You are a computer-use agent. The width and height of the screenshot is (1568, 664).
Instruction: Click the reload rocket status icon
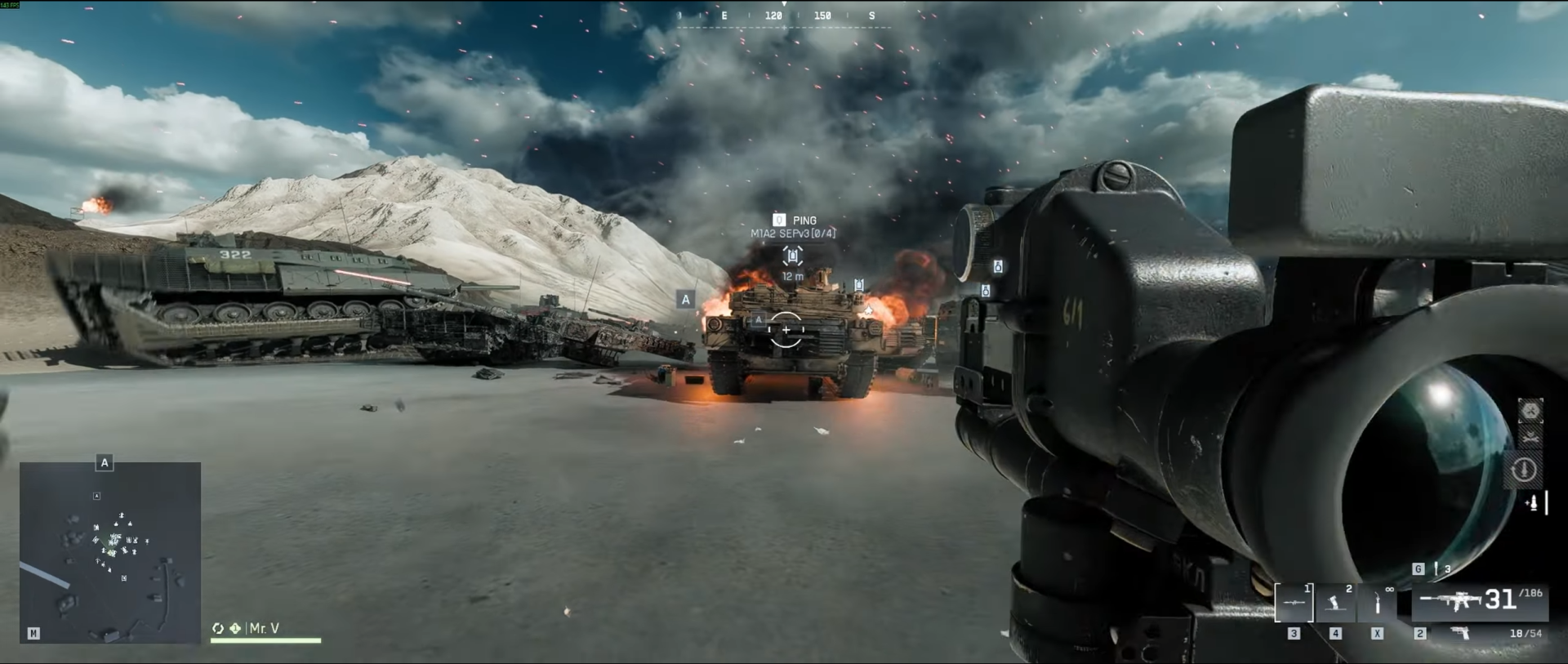tap(1523, 470)
